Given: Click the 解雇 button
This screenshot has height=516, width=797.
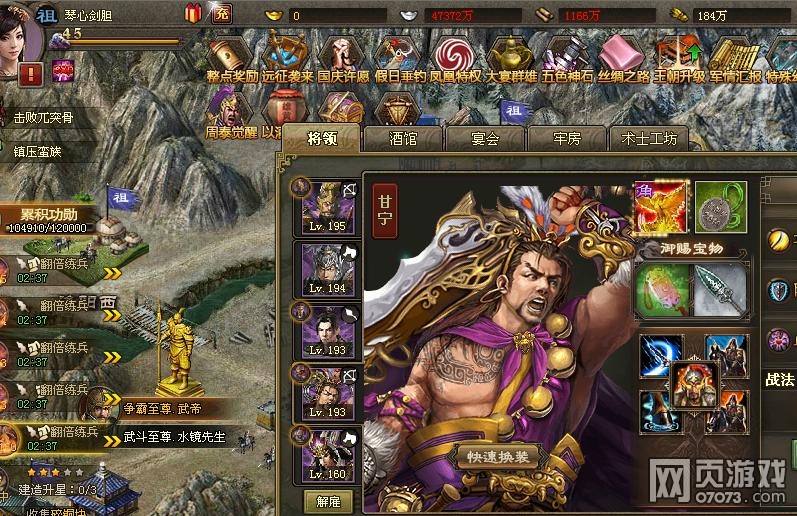Looking at the screenshot, I should 328,500.
